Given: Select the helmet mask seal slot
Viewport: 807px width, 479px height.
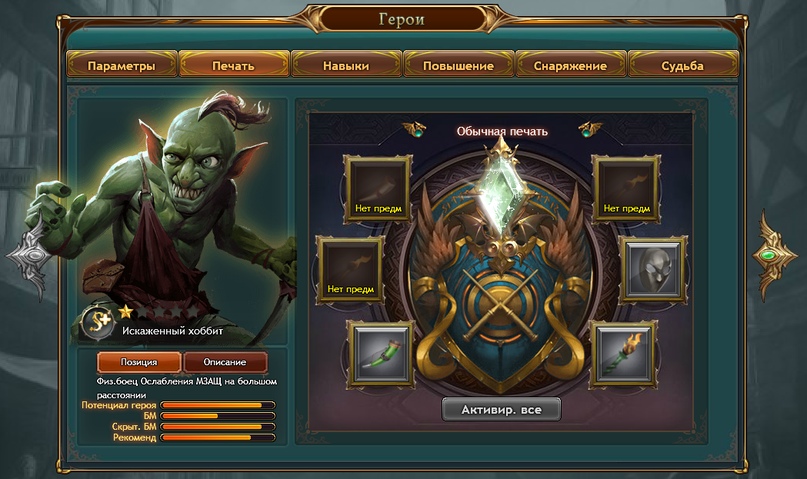Looking at the screenshot, I should (652, 270).
